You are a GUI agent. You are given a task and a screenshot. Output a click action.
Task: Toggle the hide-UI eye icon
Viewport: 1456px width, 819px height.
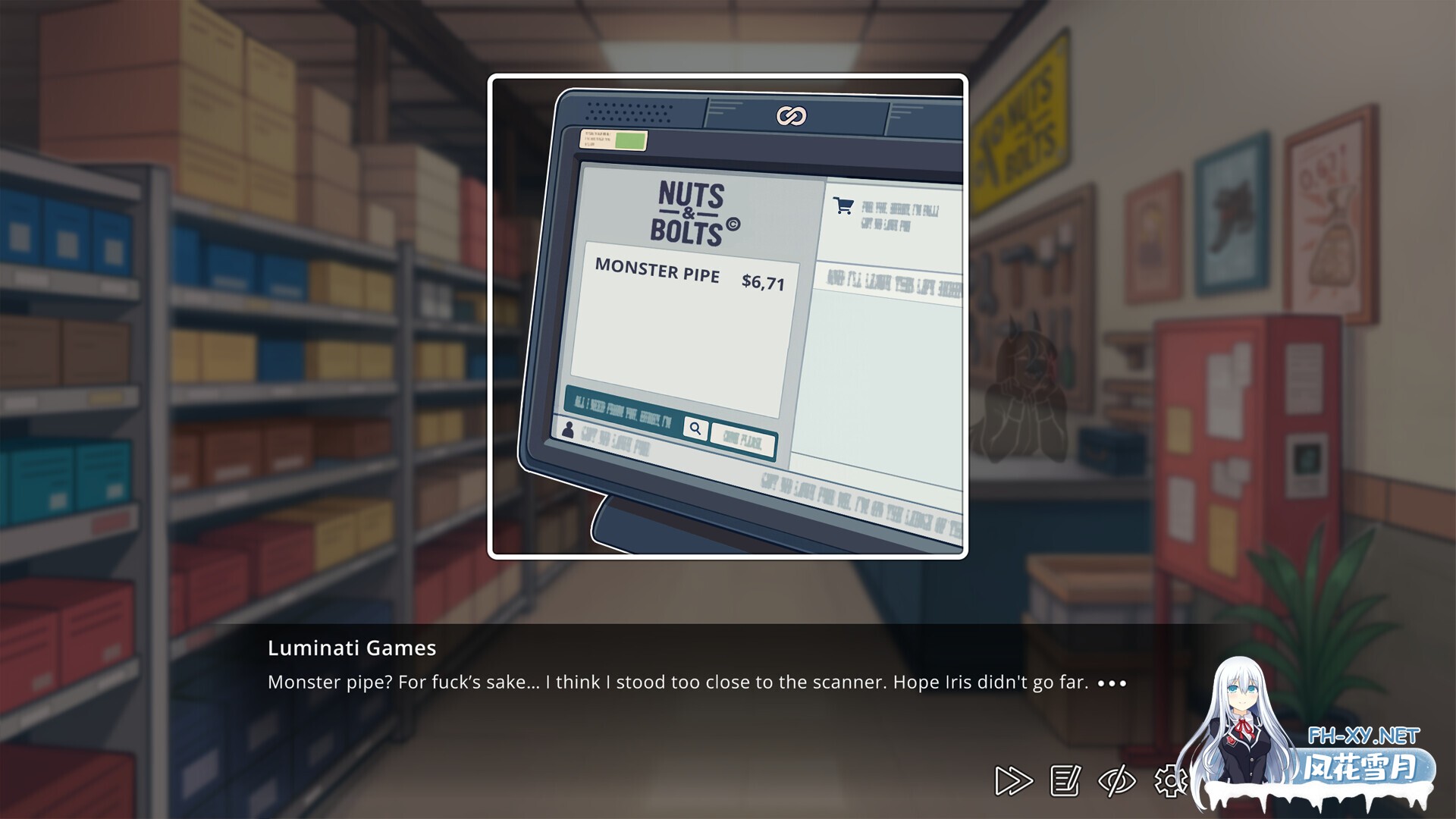point(1118,780)
